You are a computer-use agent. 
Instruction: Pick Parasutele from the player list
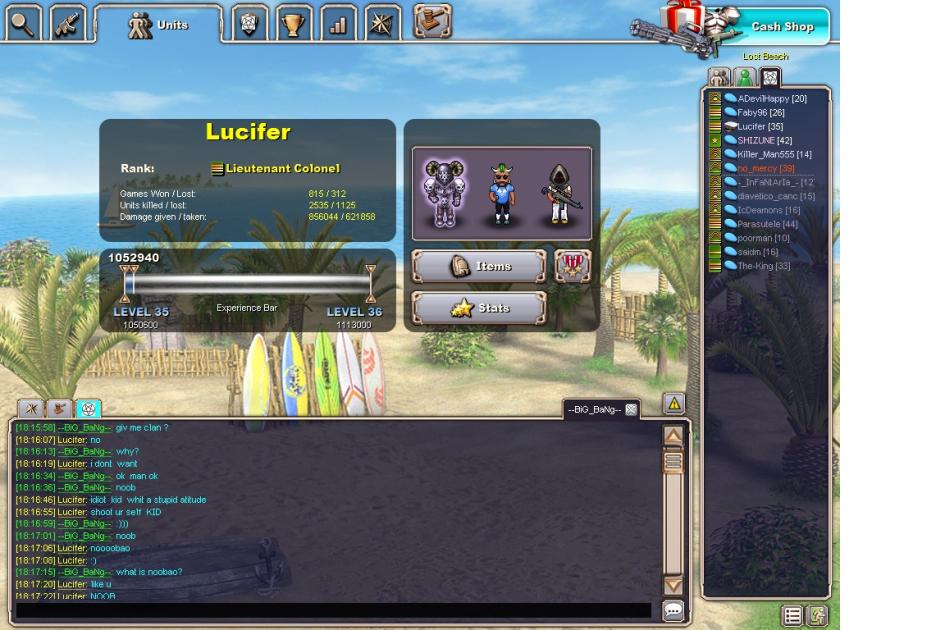[767, 224]
